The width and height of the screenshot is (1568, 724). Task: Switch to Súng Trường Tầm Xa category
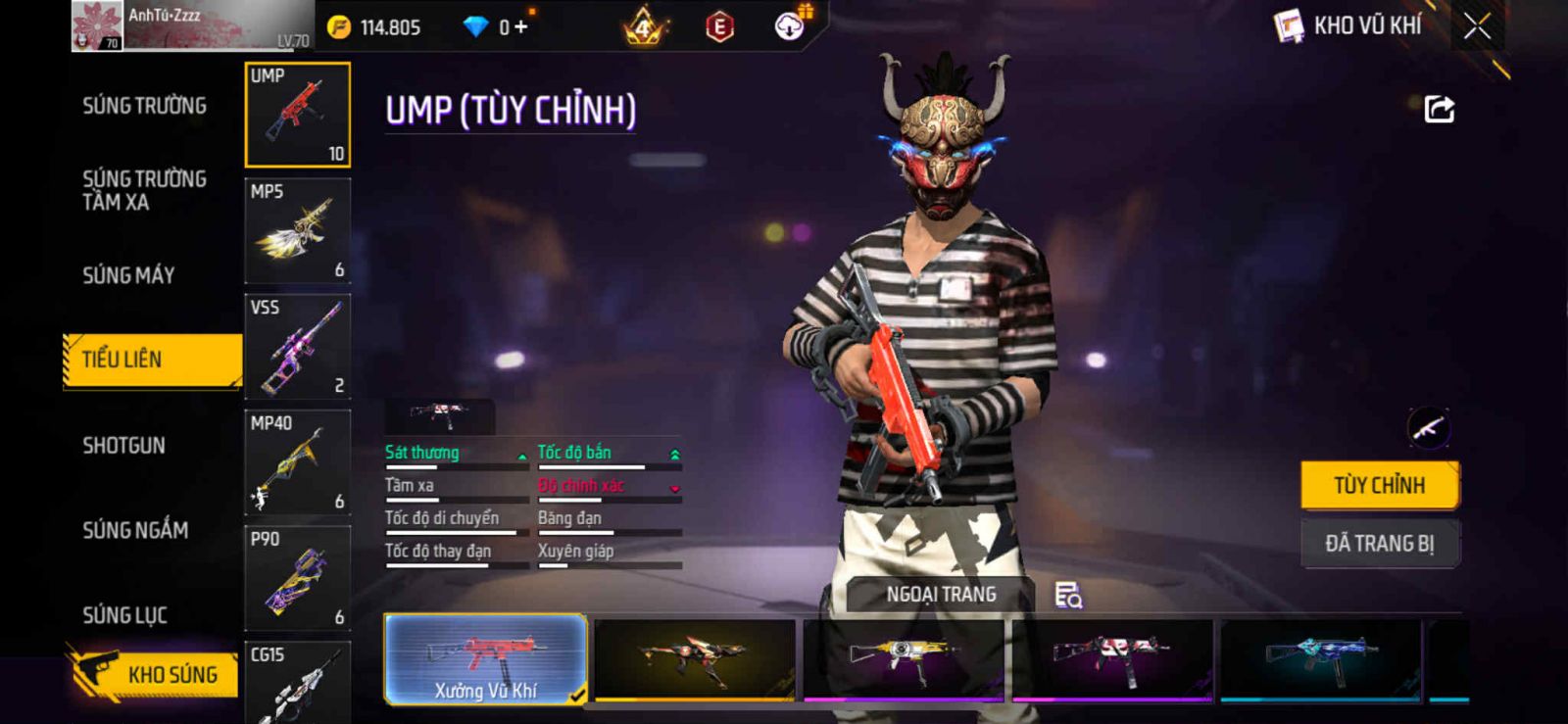pos(144,190)
